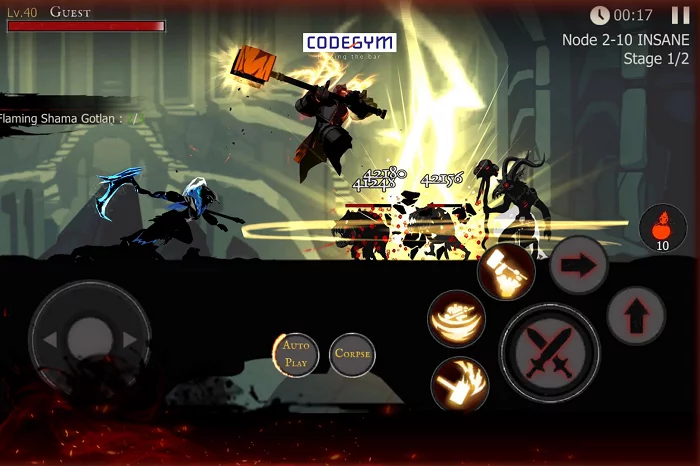The image size is (700, 466).
Task: Toggle the Auto Play button
Action: click(296, 354)
